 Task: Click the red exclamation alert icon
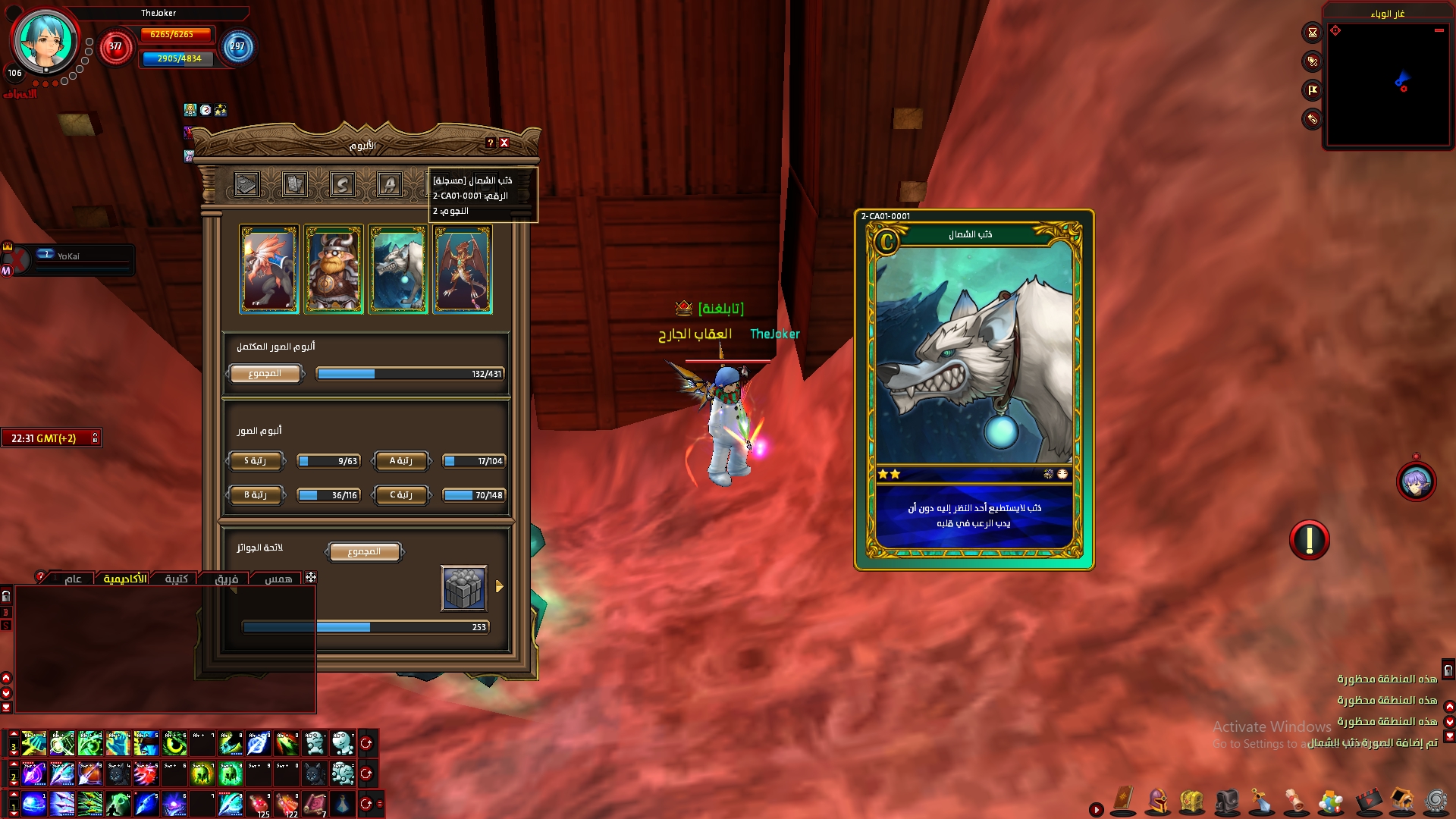[x=1309, y=540]
